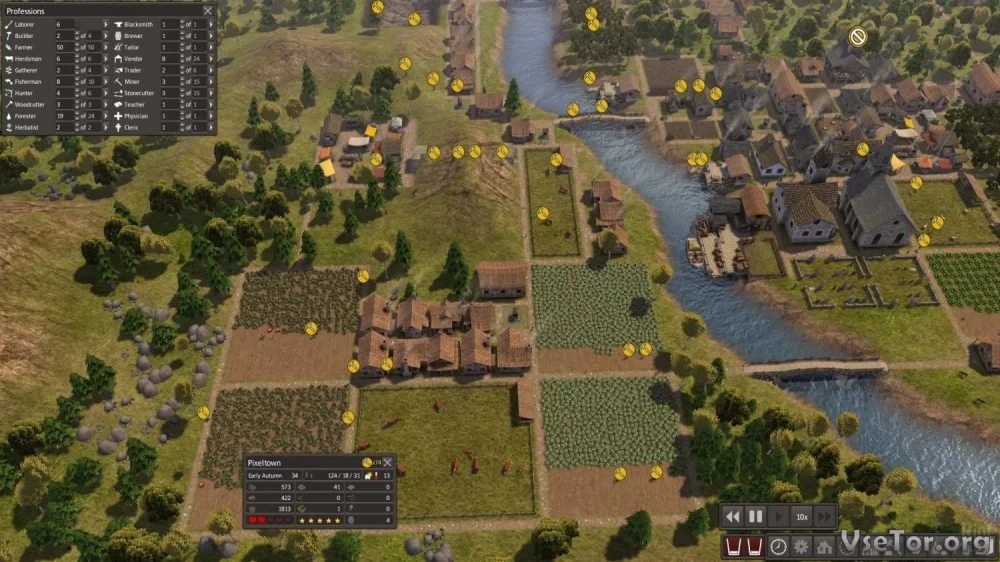The height and width of the screenshot is (562, 1000).
Task: Slow down game speed with rewind button
Action: click(733, 516)
